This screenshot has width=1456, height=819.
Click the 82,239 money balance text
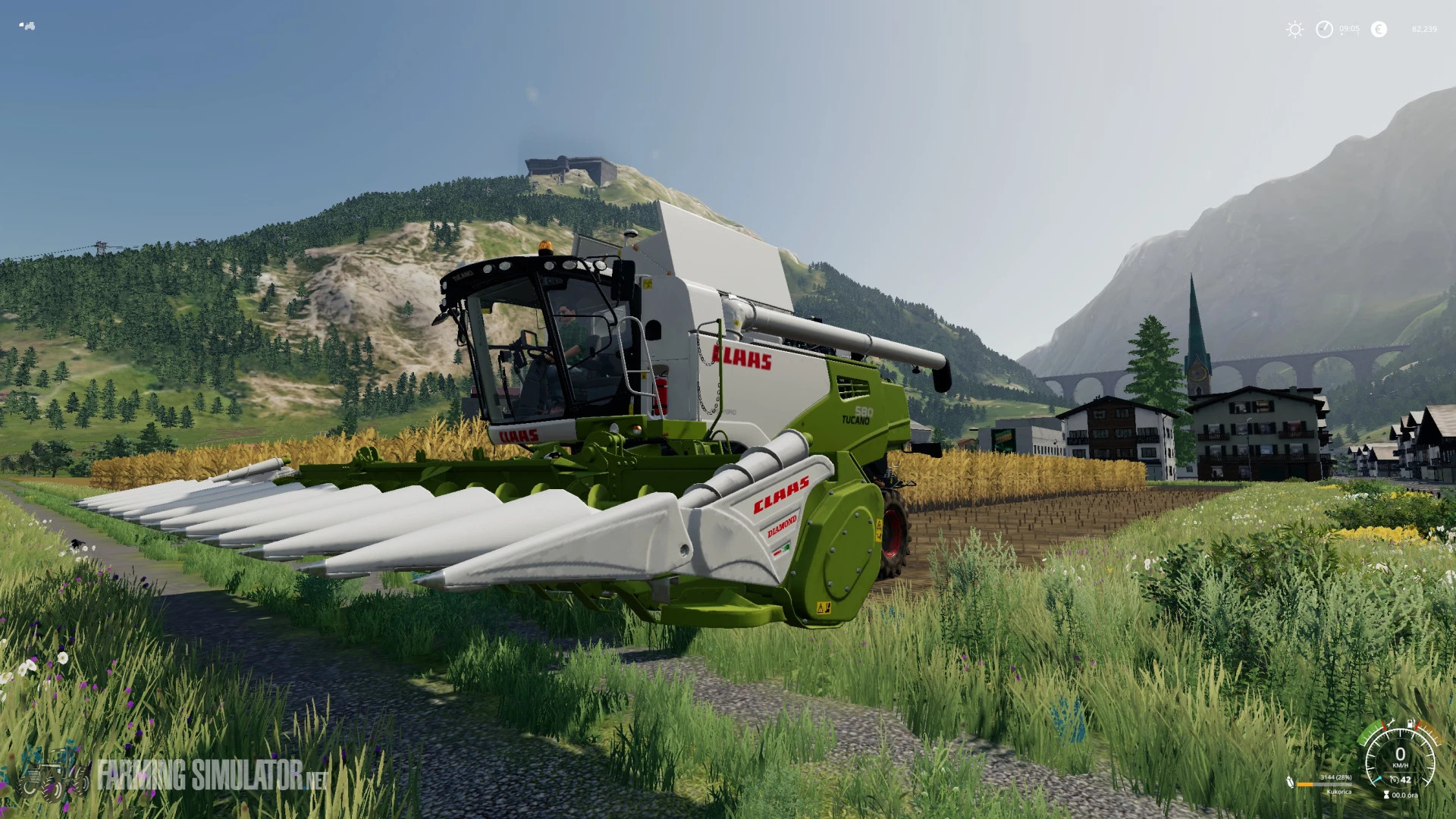[x=1425, y=29]
